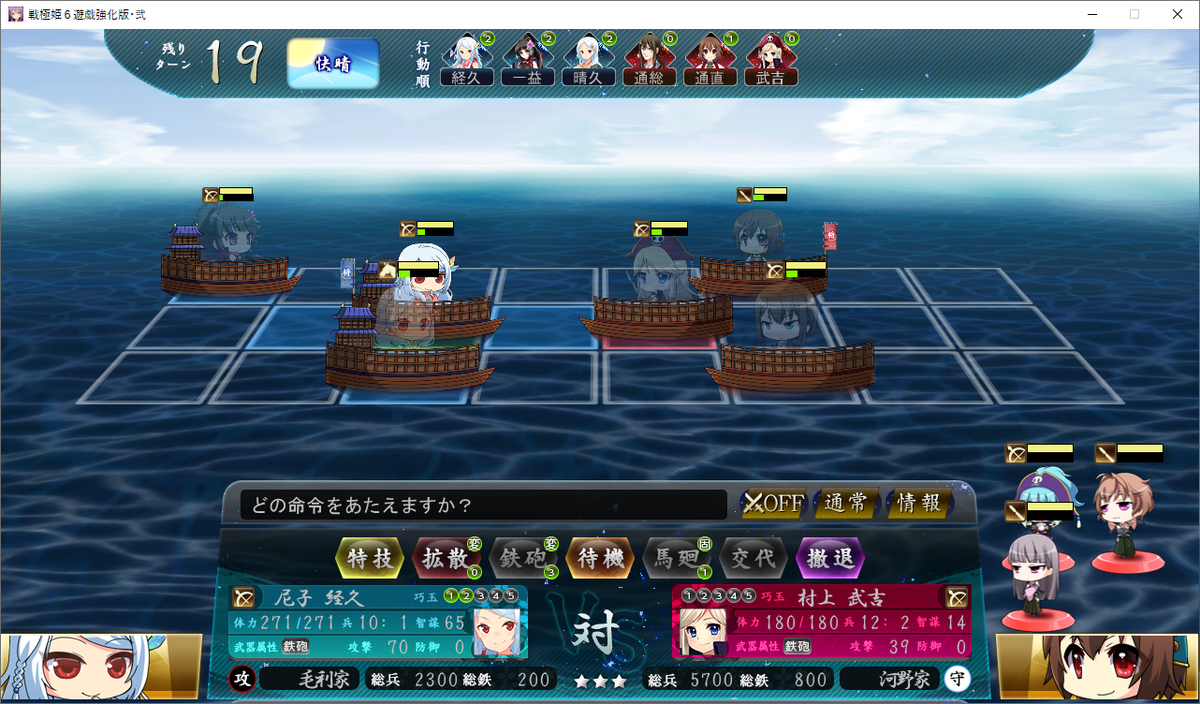Click the 快晴 weather indicator

click(333, 64)
